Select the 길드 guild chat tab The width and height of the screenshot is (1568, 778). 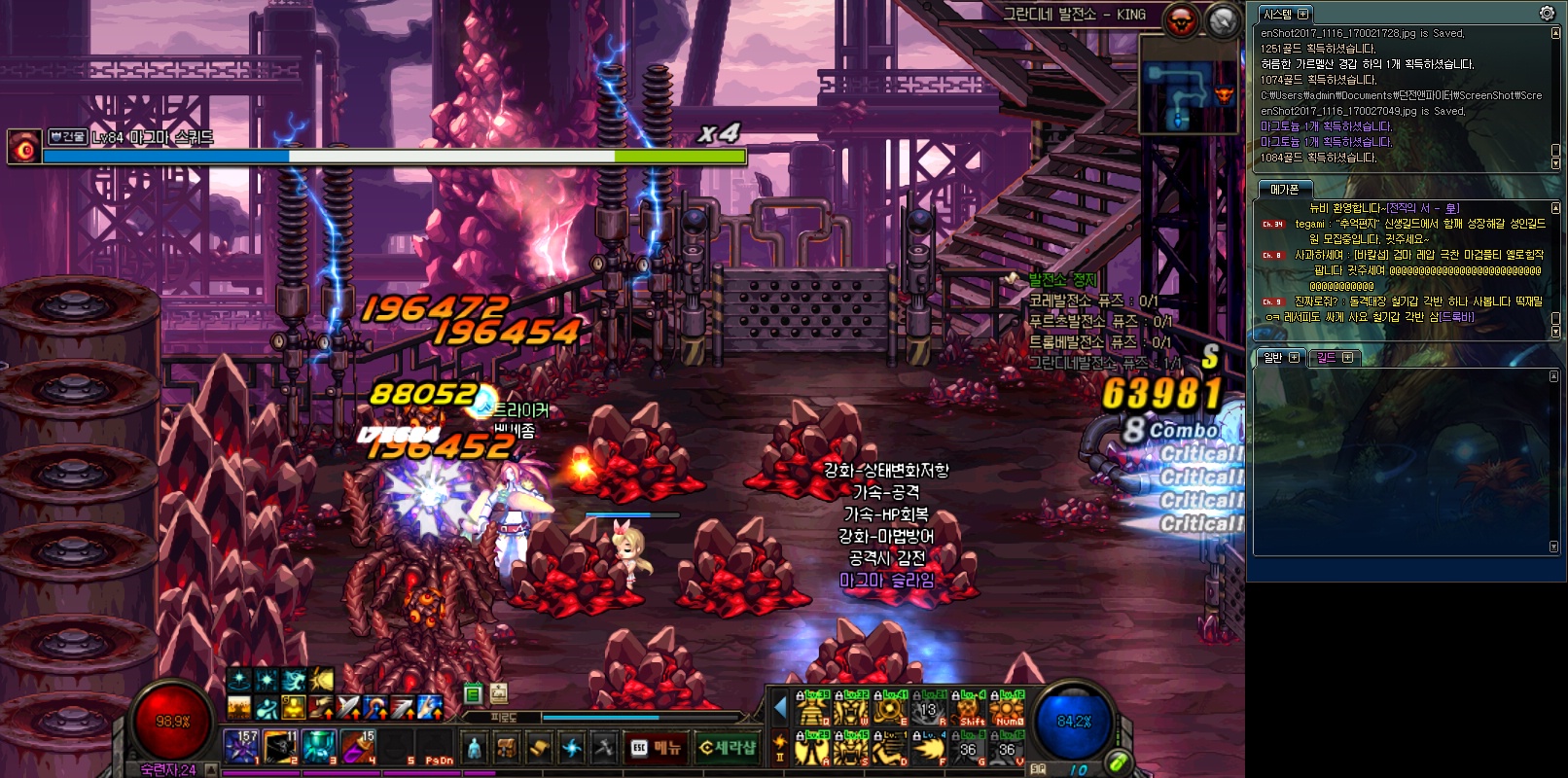(x=1327, y=357)
